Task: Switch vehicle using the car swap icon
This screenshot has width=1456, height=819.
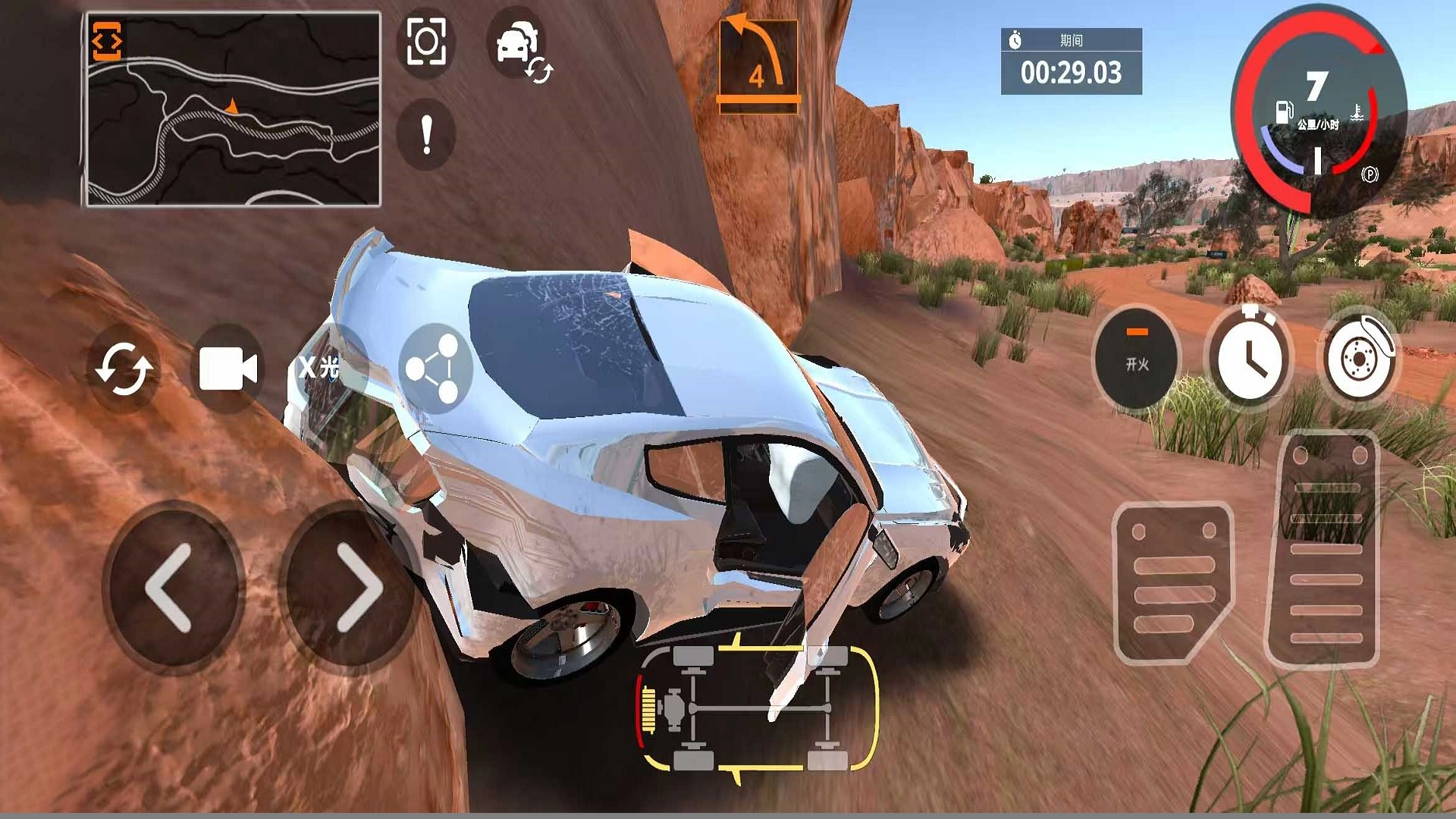Action: pos(519,47)
